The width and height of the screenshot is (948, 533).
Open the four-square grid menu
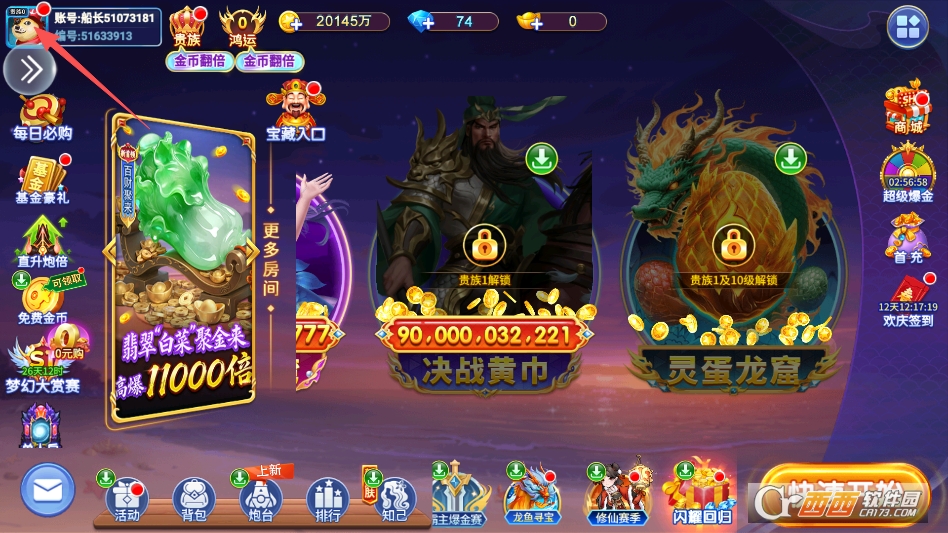pos(909,27)
